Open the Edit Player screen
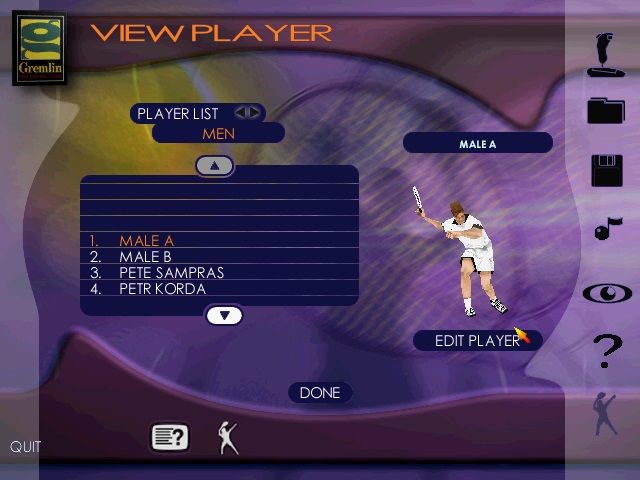Screen dimensions: 640x480 click(477, 341)
